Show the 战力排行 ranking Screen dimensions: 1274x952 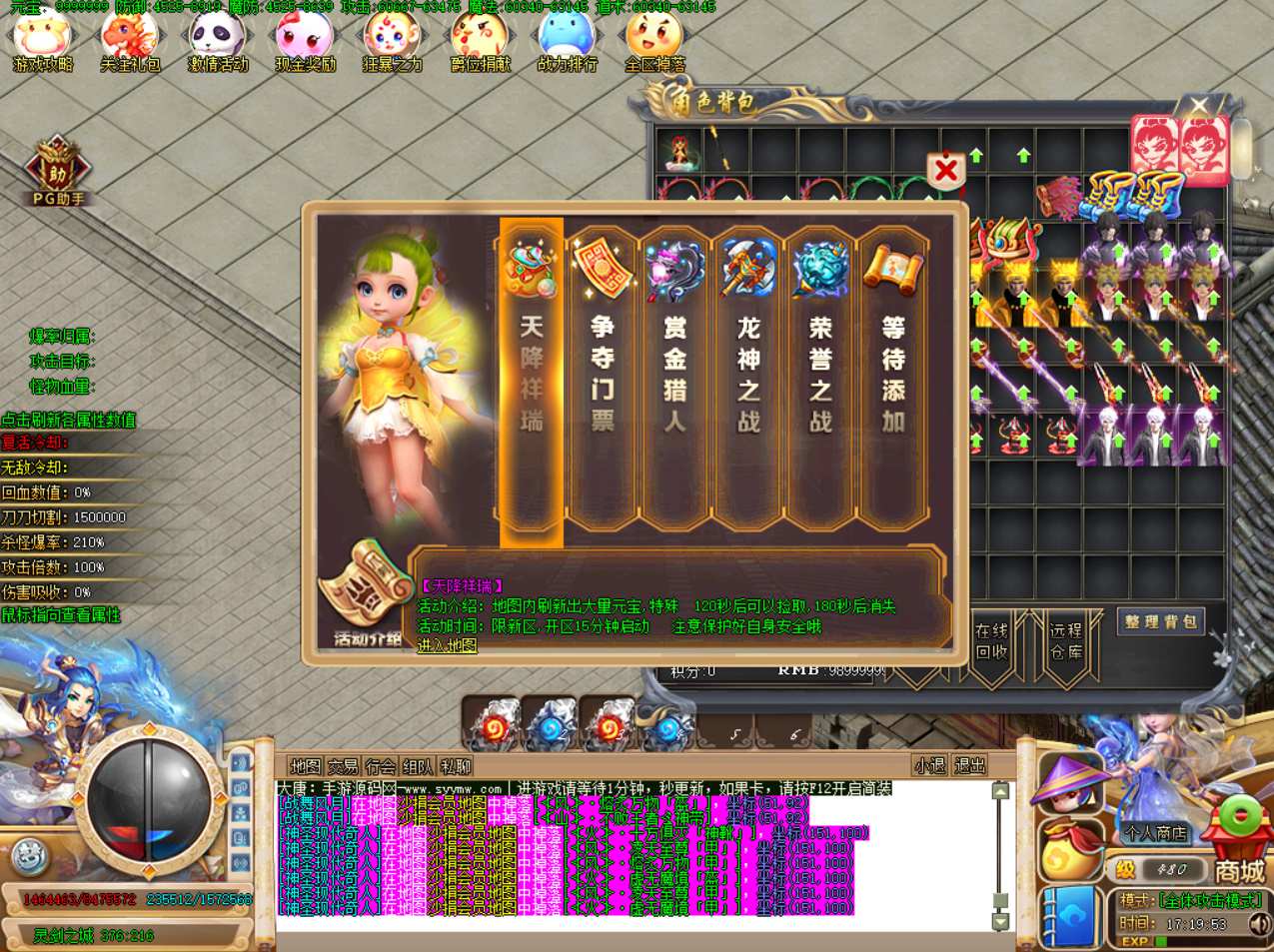pos(567,42)
